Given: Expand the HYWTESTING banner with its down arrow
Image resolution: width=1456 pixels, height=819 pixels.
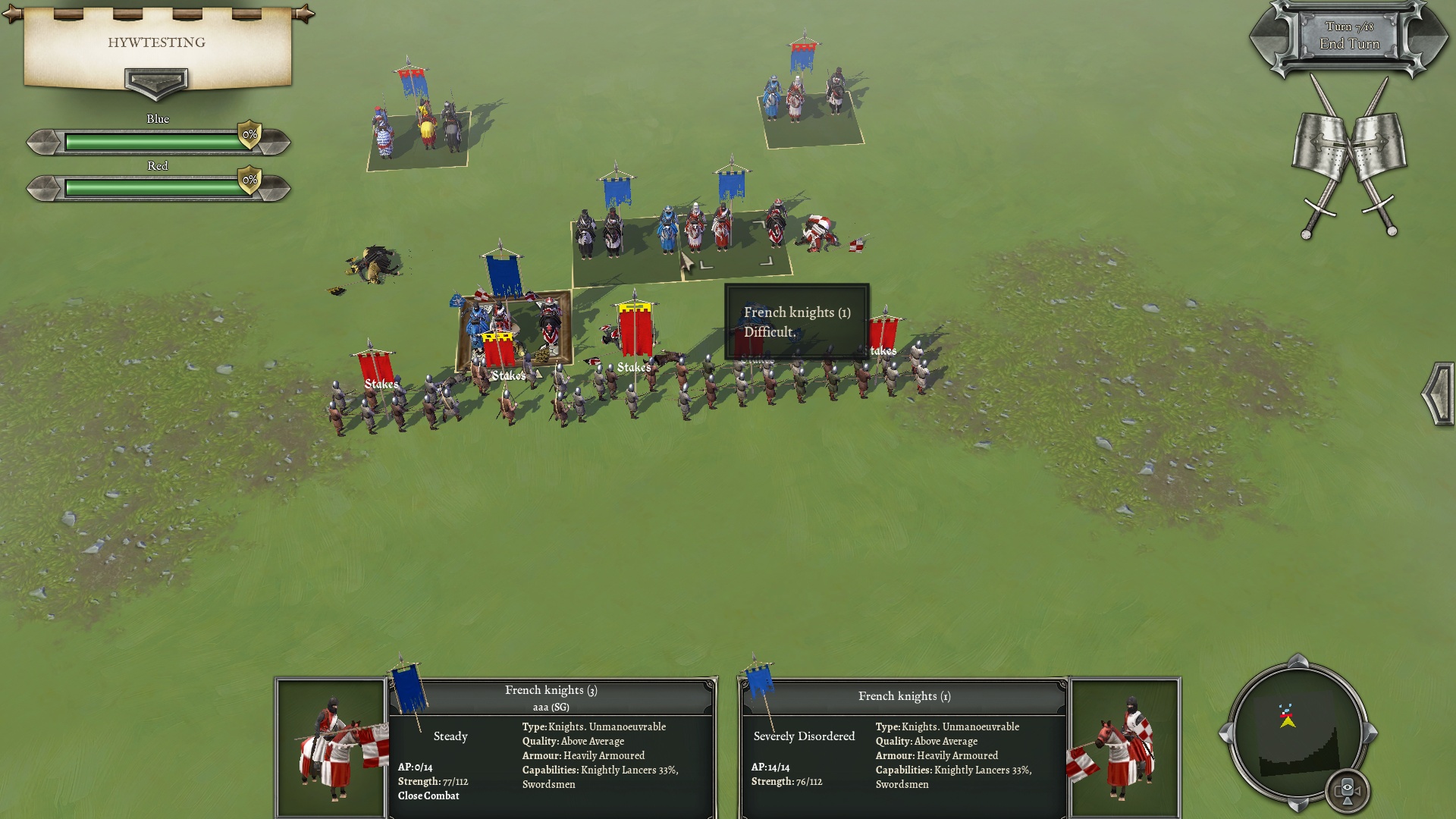Looking at the screenshot, I should click(x=156, y=82).
